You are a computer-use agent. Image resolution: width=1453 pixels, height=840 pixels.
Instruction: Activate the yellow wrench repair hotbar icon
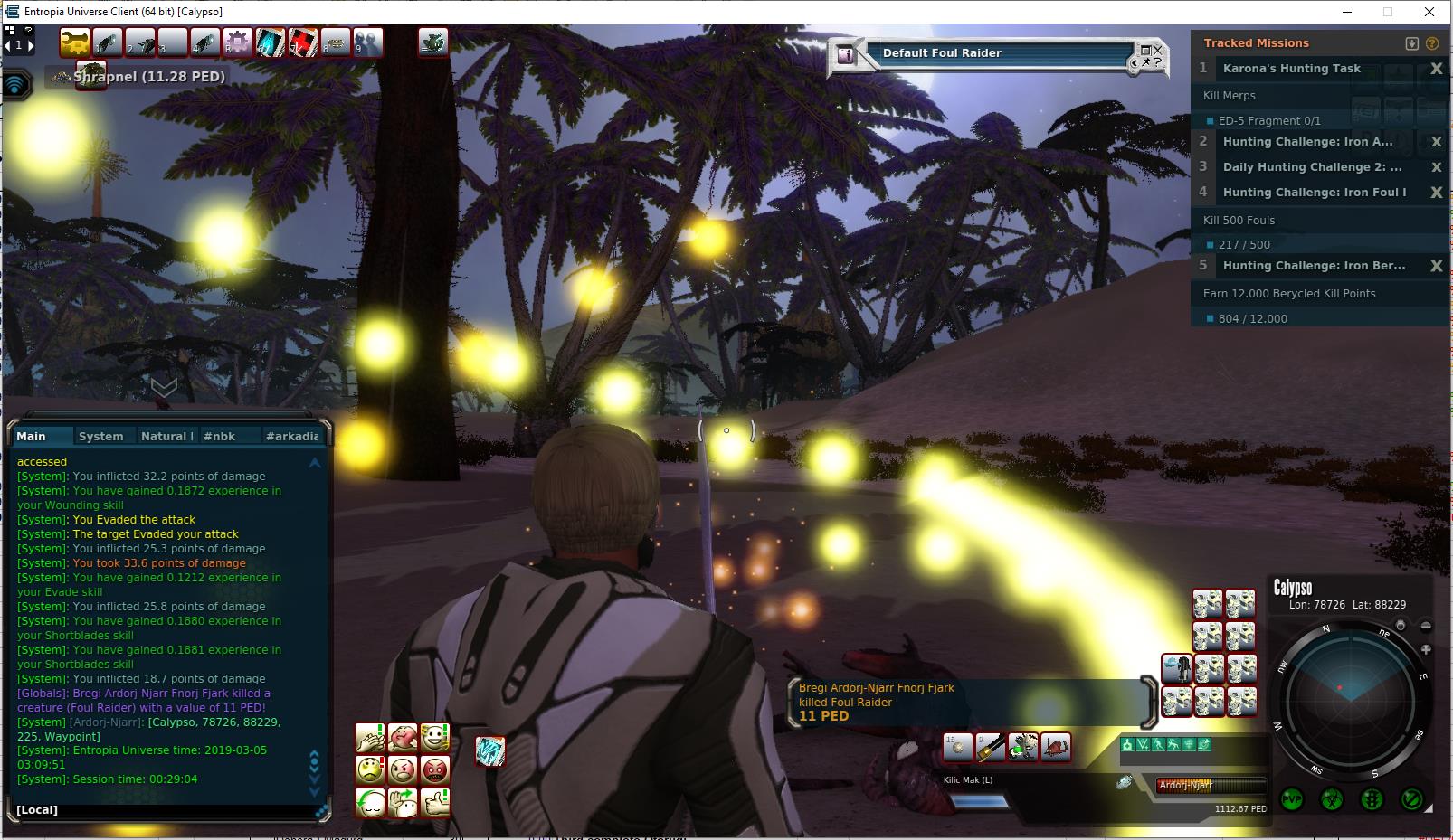click(75, 42)
